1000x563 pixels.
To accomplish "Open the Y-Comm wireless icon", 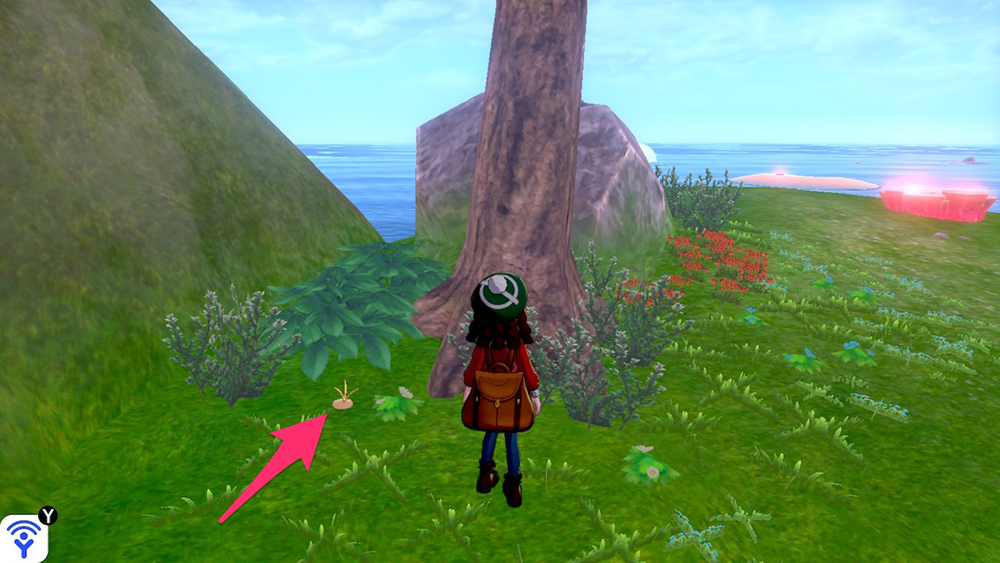I will click(23, 538).
